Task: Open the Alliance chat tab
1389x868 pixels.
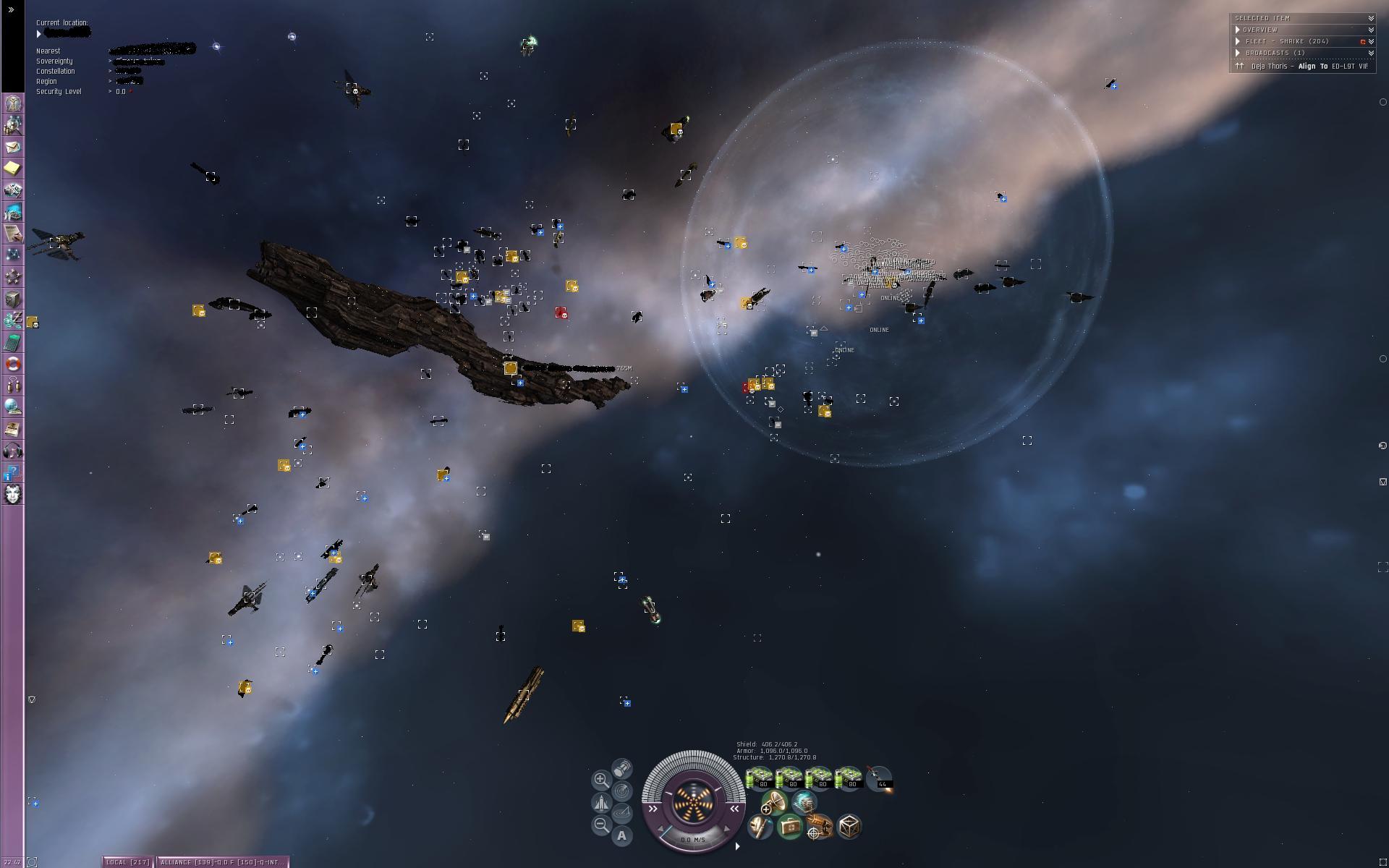Action: point(222,861)
